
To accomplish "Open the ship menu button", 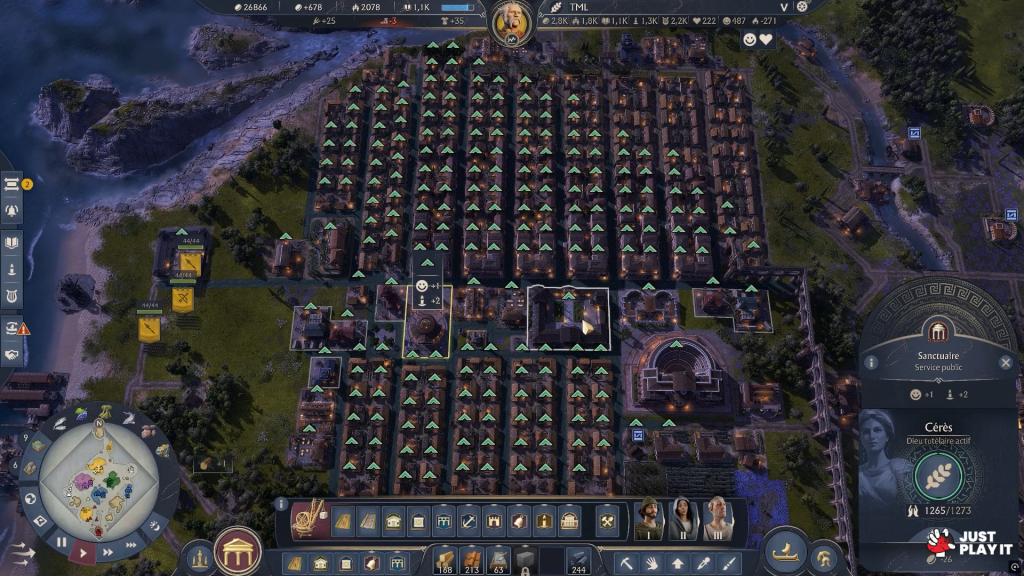I will [786, 552].
